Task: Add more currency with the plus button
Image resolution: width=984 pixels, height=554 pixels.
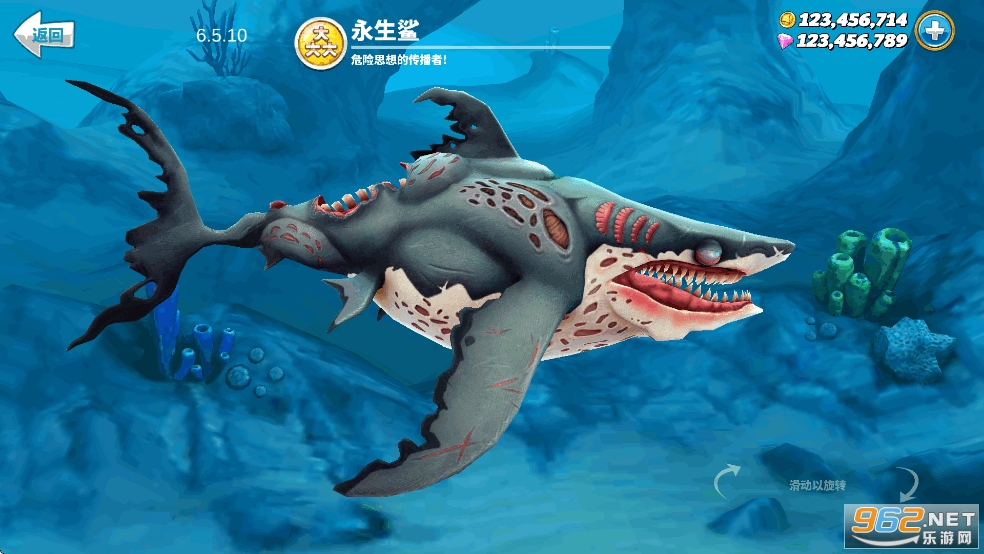Action: pos(935,30)
